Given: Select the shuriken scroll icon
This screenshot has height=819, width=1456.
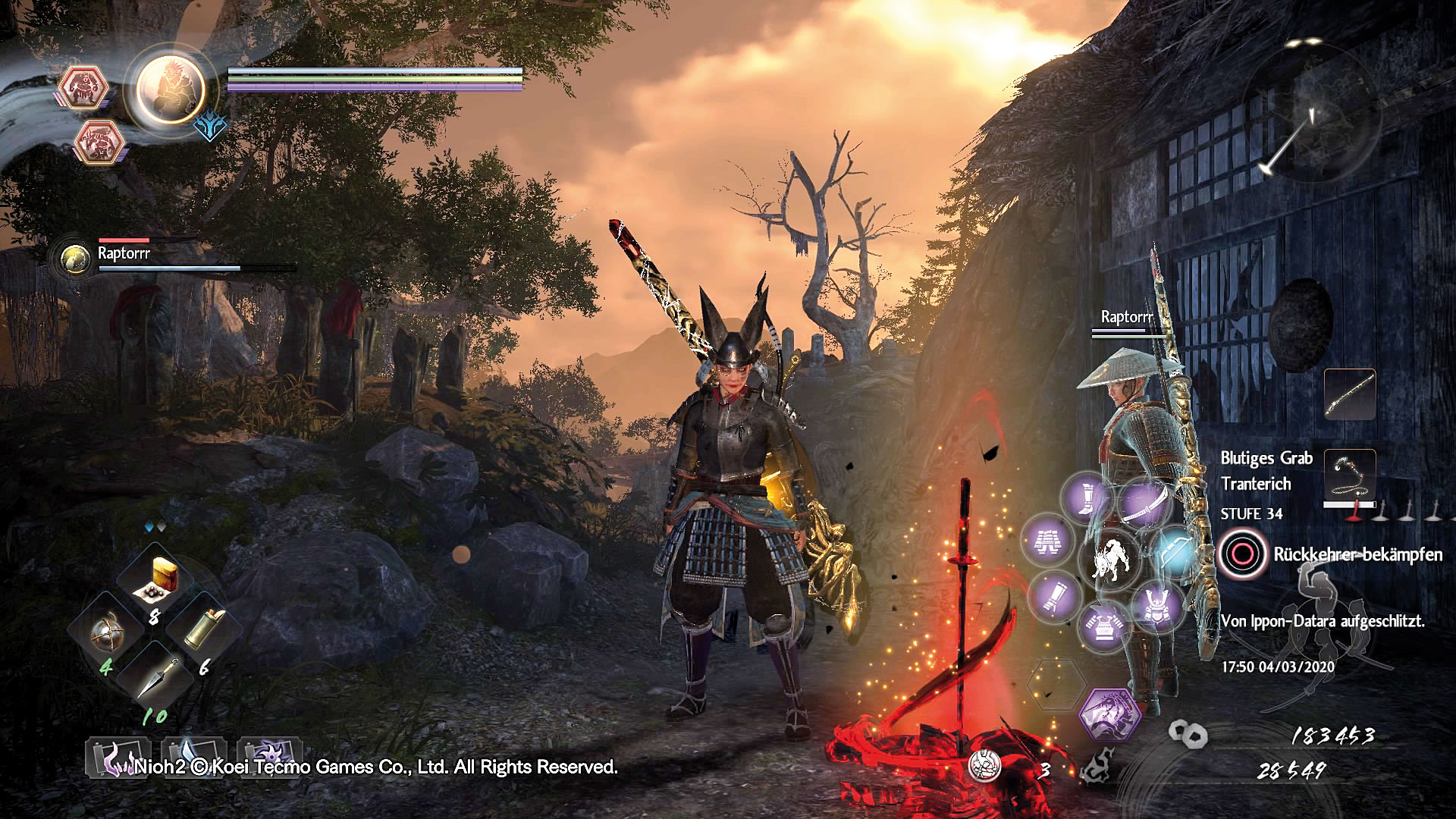Looking at the screenshot, I should 270,757.
